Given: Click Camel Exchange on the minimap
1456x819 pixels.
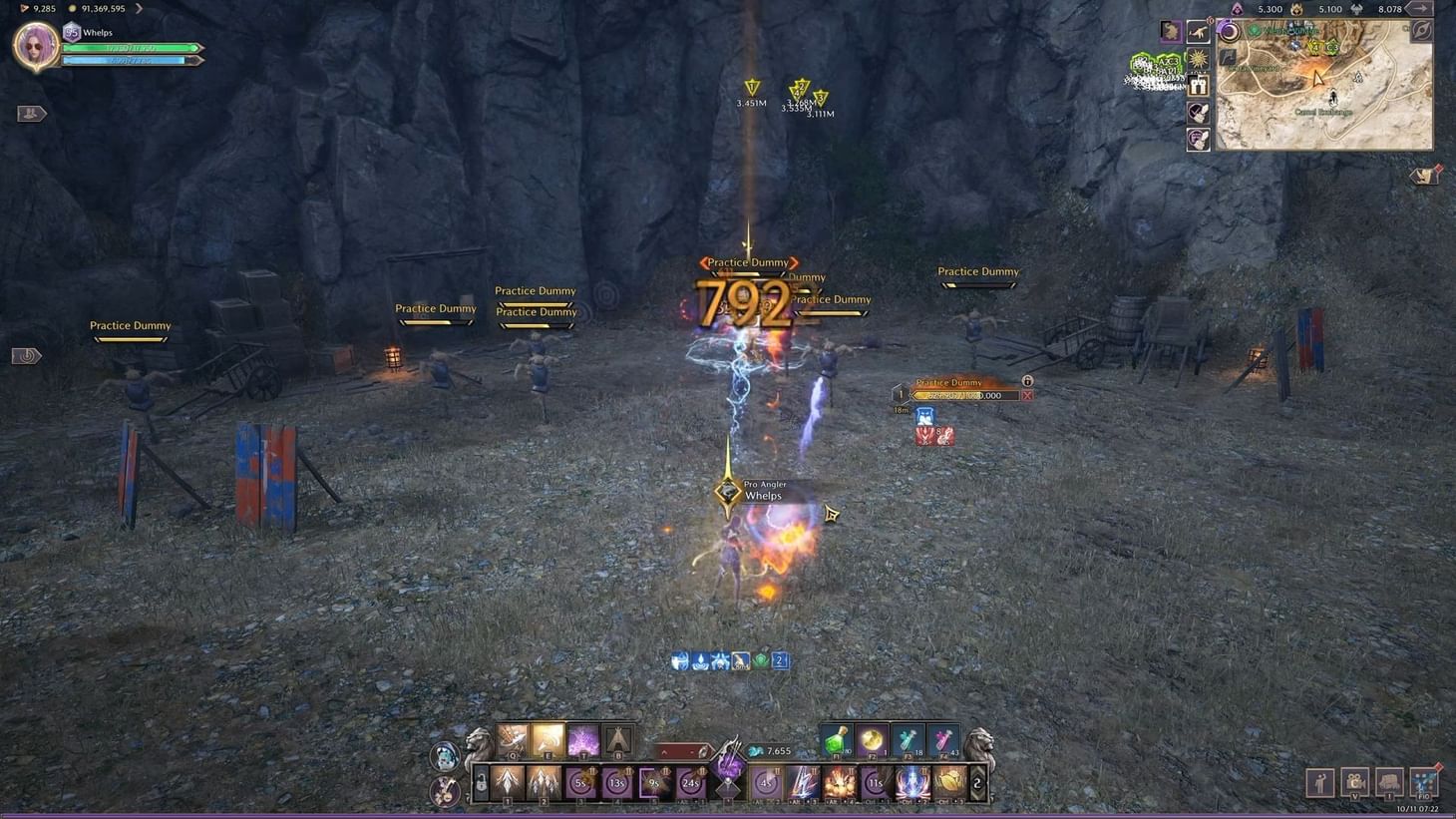Looking at the screenshot, I should [x=1324, y=112].
